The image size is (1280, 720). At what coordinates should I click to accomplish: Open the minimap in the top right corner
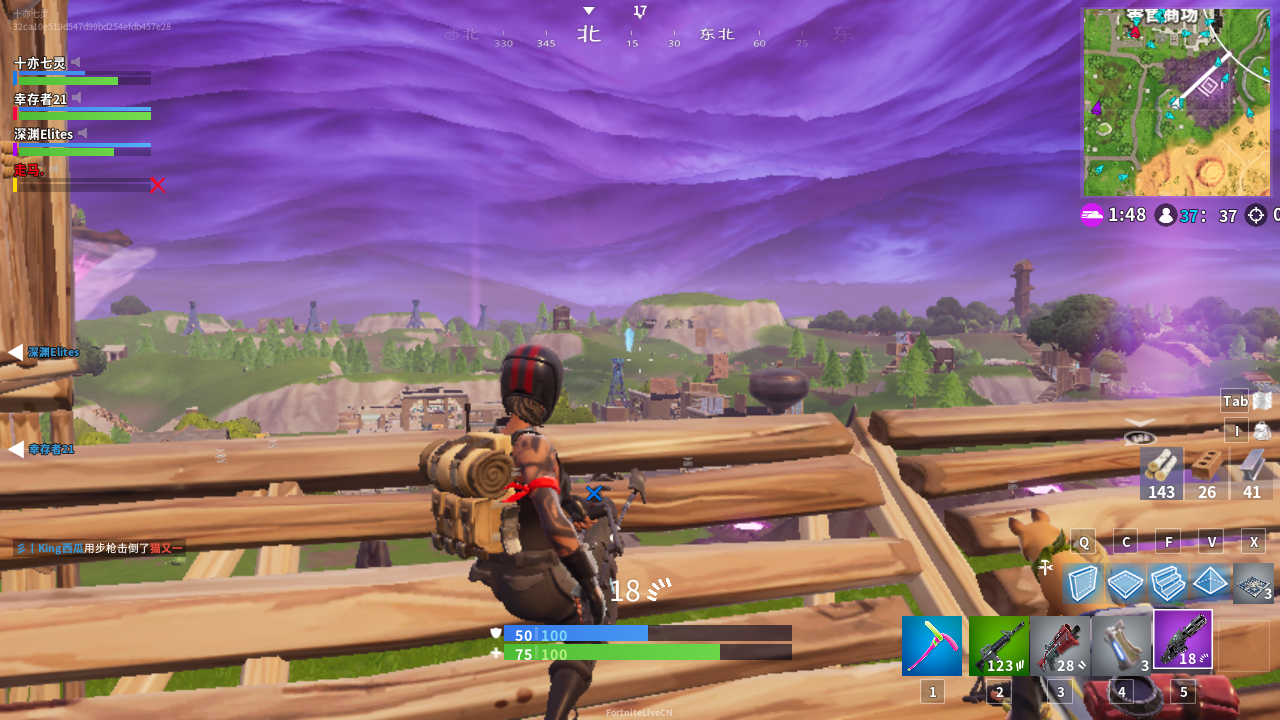point(1176,100)
